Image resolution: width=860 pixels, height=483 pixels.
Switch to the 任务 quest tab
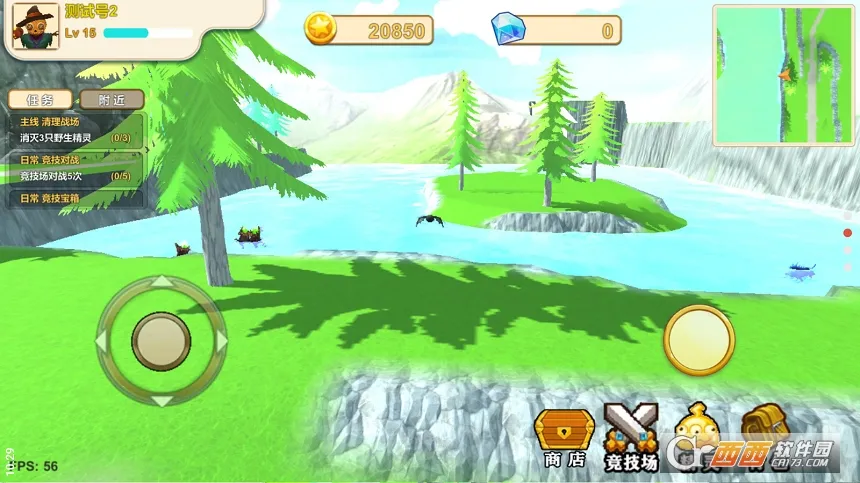[x=40, y=100]
